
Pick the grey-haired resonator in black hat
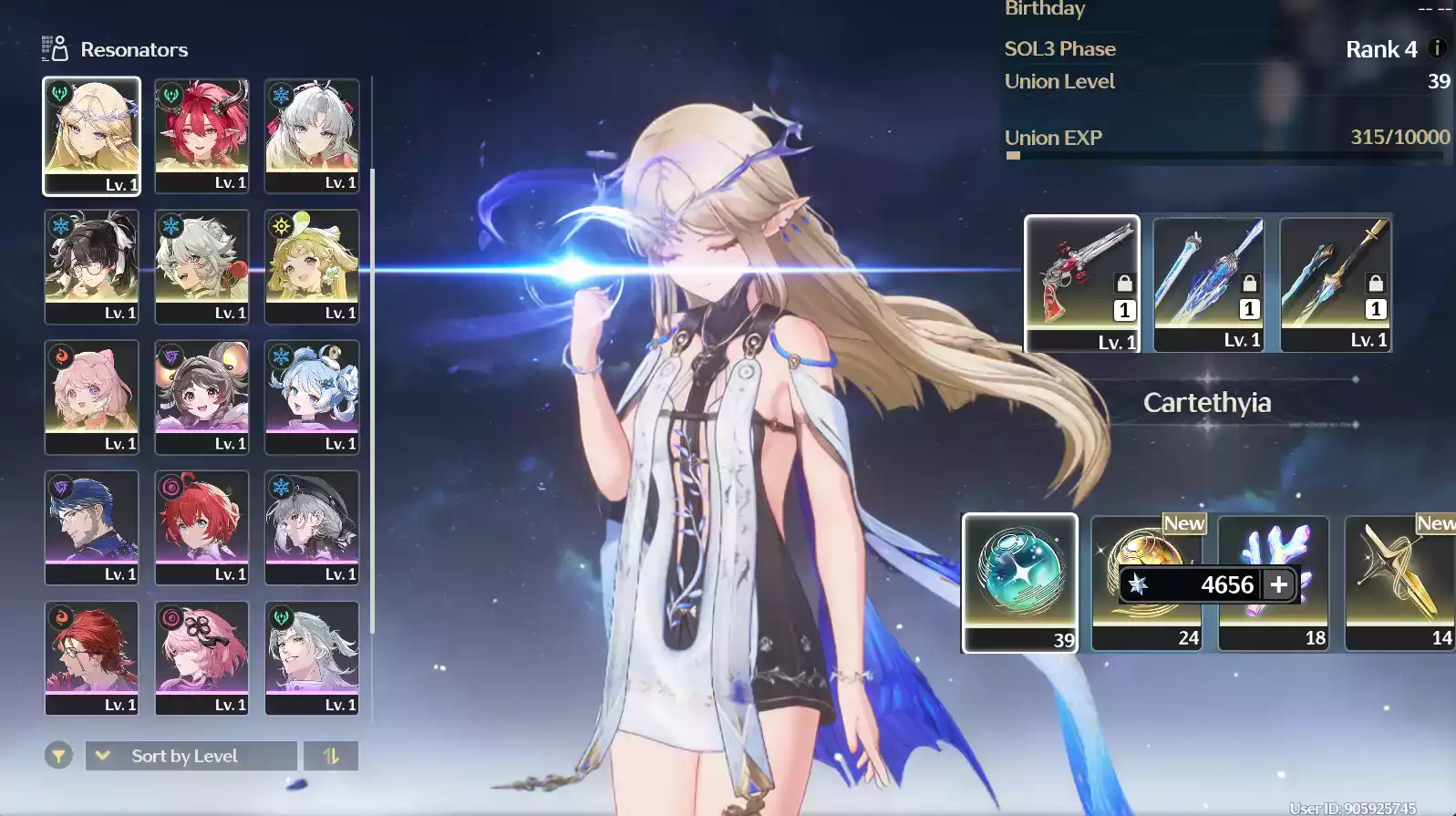point(312,527)
